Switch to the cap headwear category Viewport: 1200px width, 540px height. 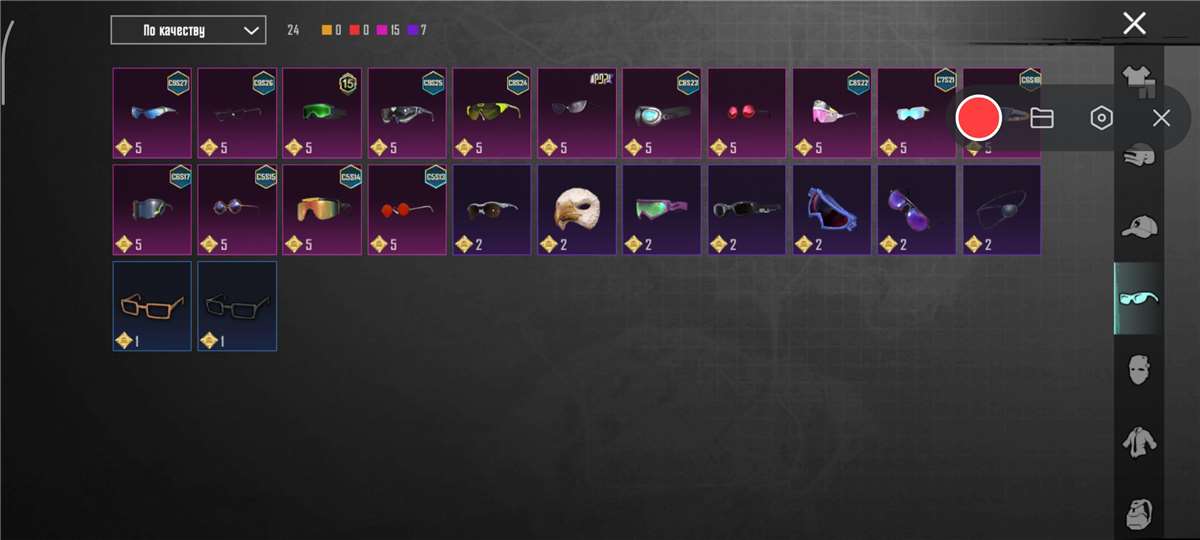[x=1138, y=227]
